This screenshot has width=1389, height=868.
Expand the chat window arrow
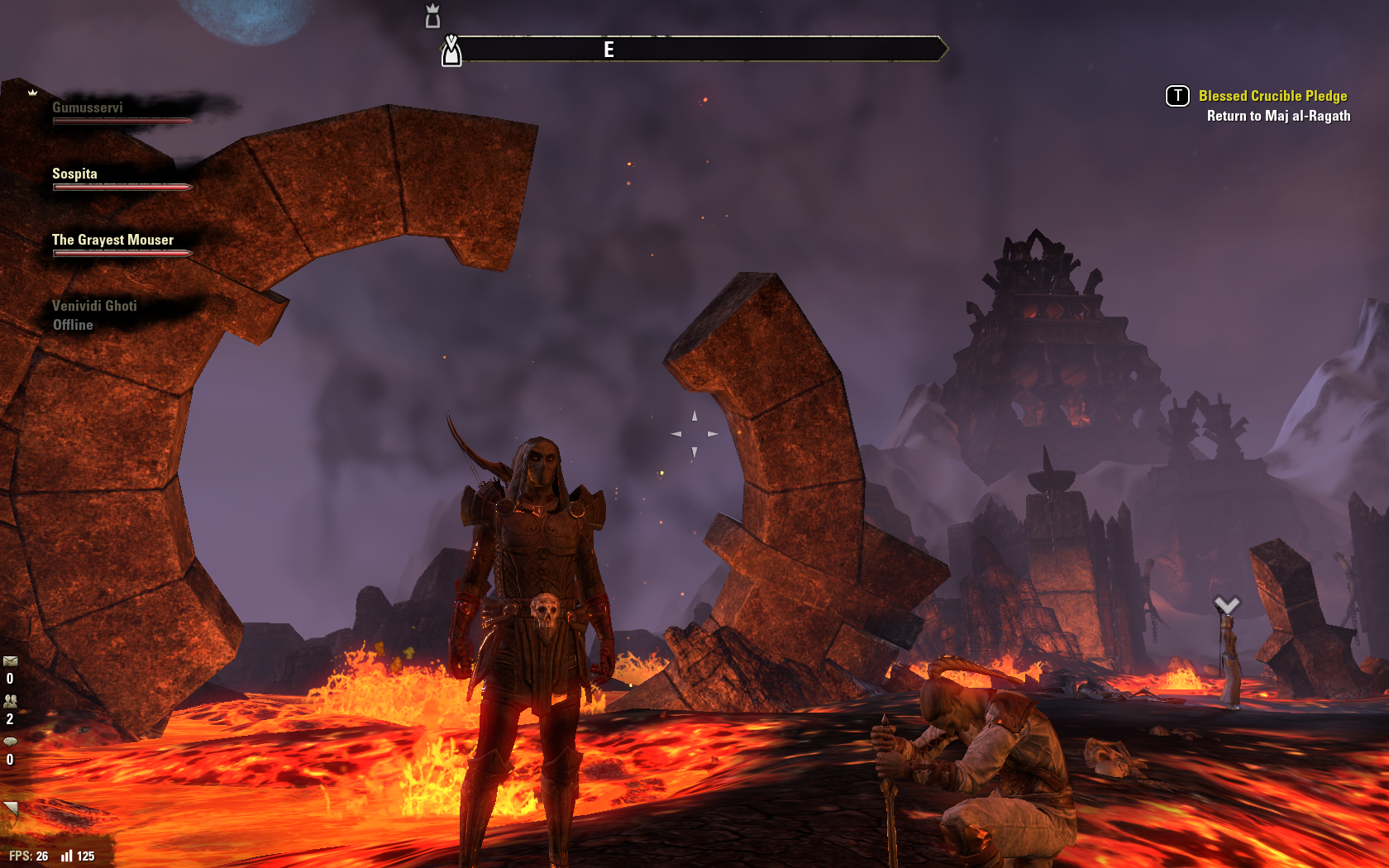(x=11, y=807)
